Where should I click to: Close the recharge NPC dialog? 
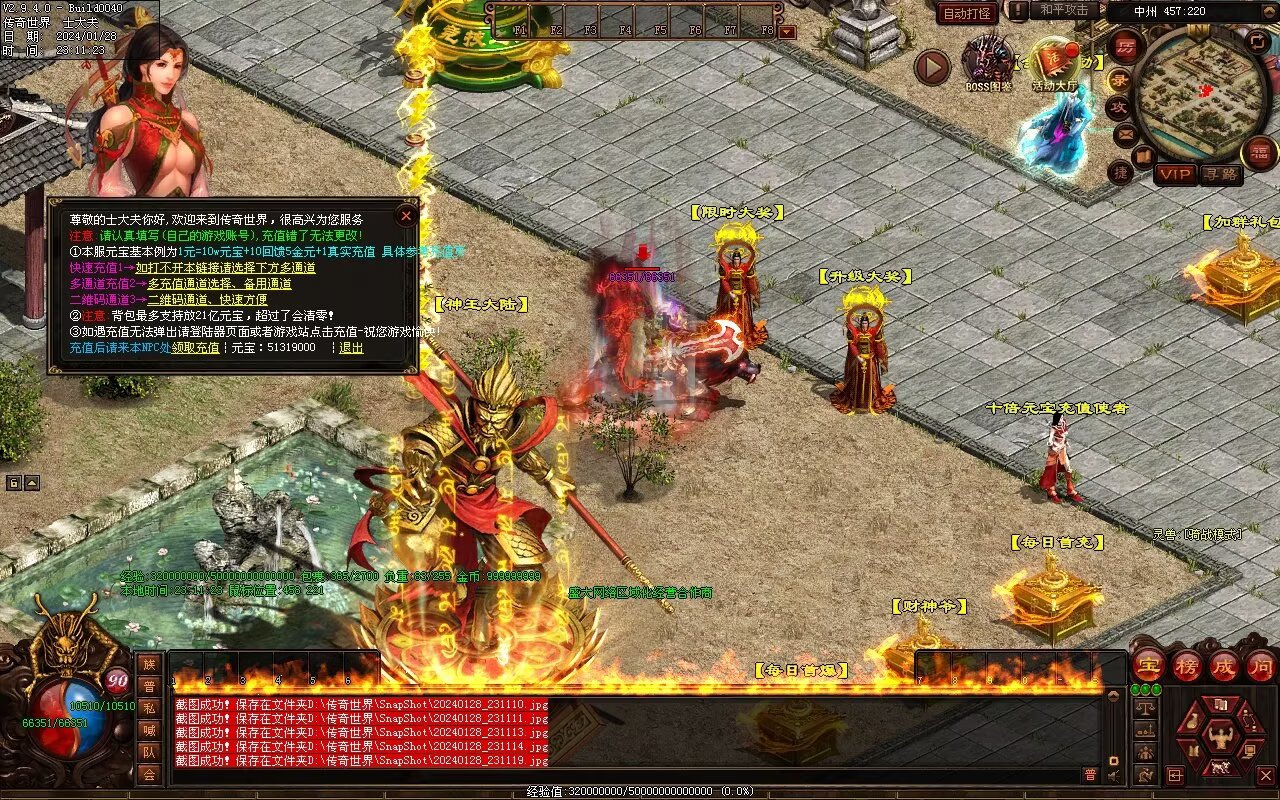pyautogui.click(x=406, y=215)
